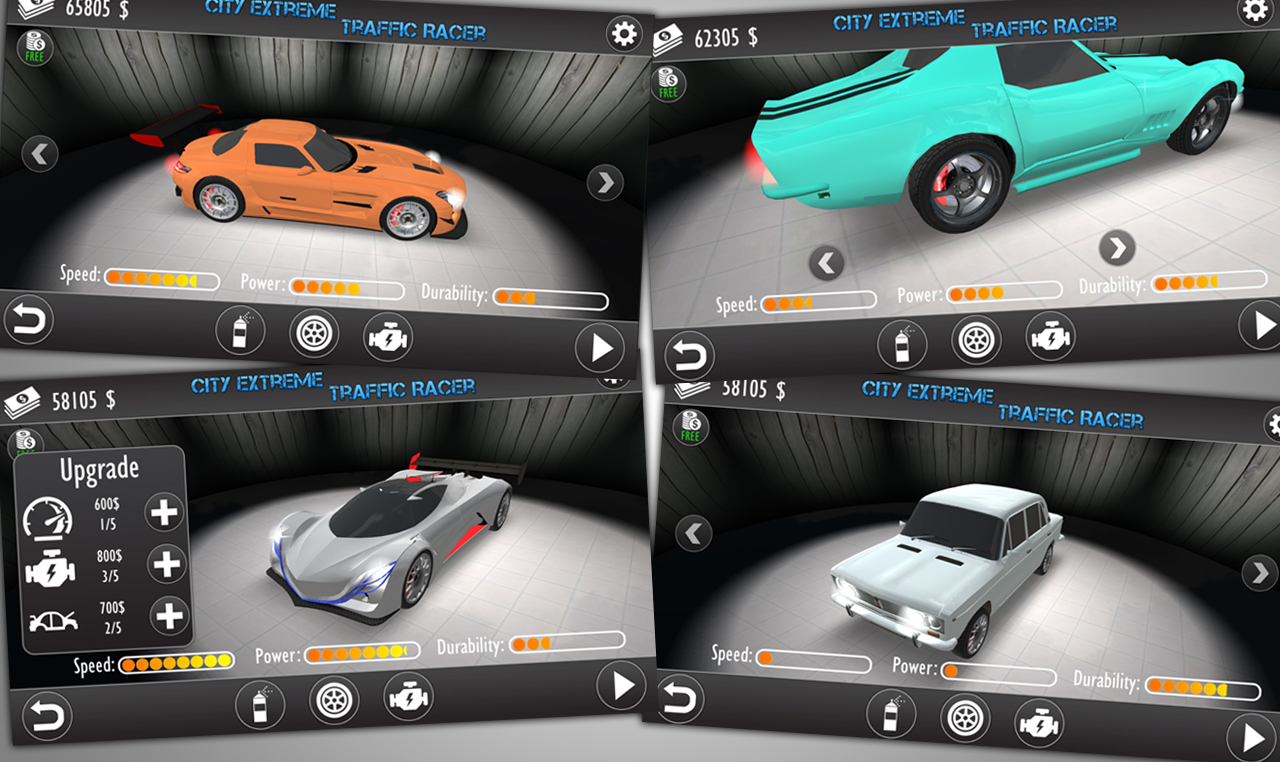Open settings gear on the orange car screen

(624, 35)
